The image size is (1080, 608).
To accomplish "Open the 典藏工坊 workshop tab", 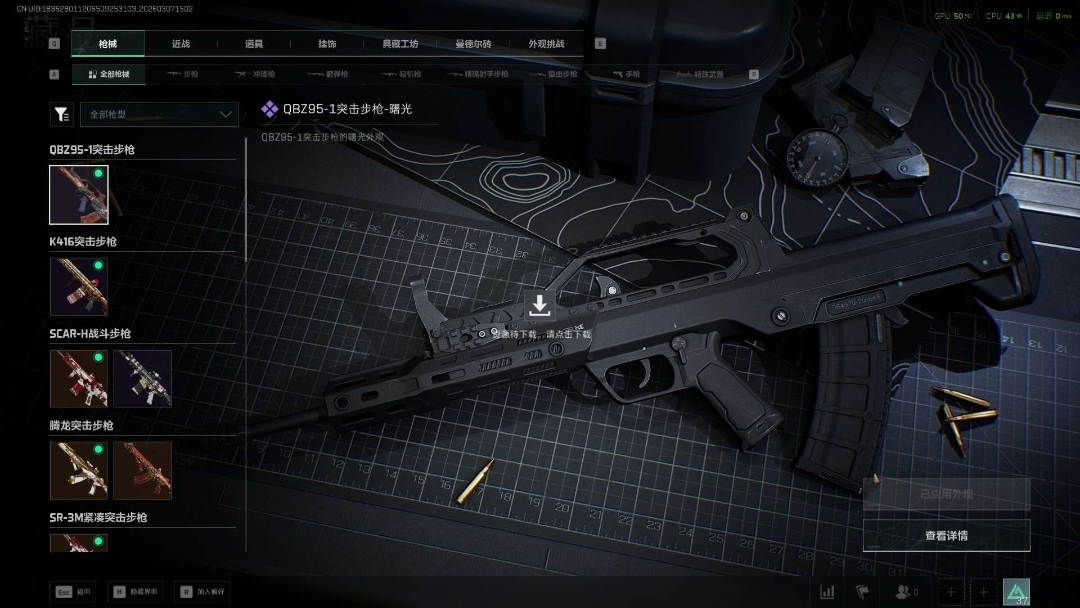I will (400, 44).
